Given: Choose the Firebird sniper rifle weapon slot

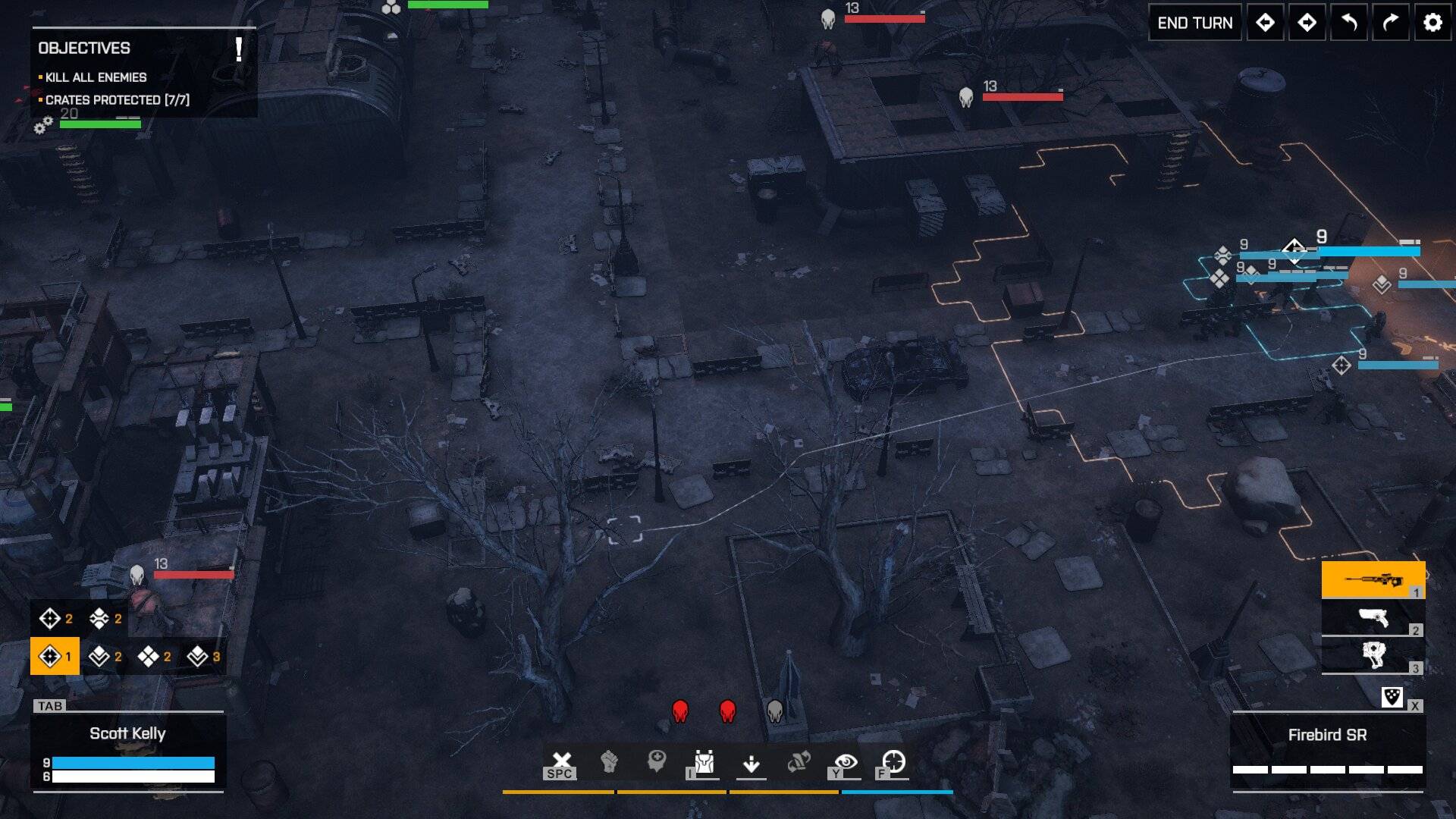Looking at the screenshot, I should tap(1373, 580).
